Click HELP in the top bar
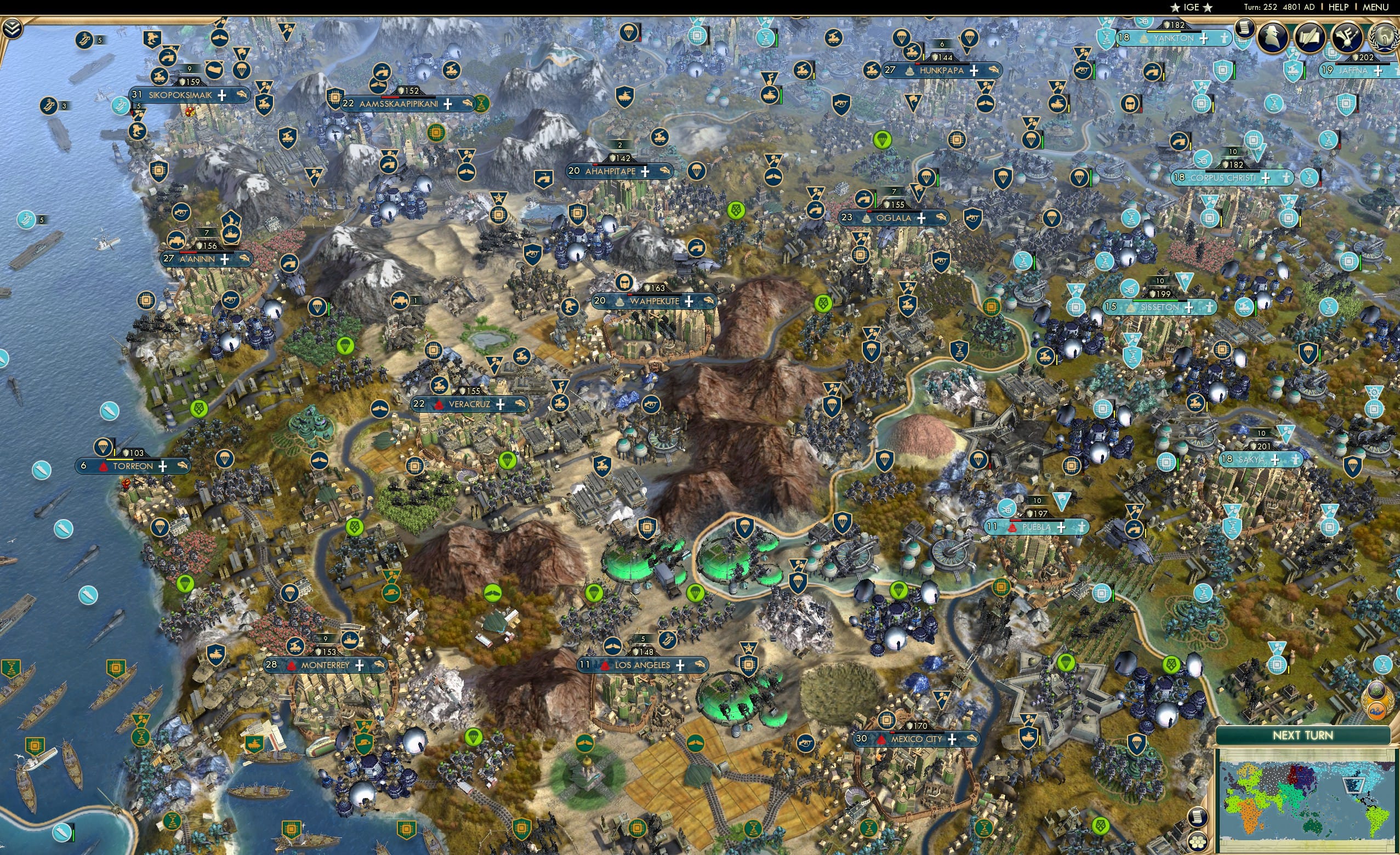Screen dimensions: 1400x855 pos(1339,7)
